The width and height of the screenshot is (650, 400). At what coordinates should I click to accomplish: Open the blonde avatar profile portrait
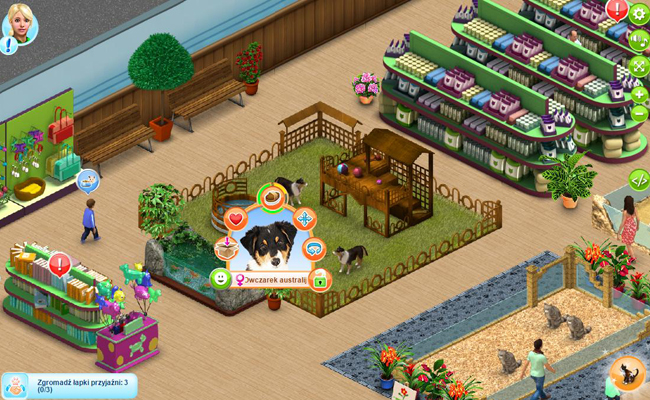tap(19, 23)
